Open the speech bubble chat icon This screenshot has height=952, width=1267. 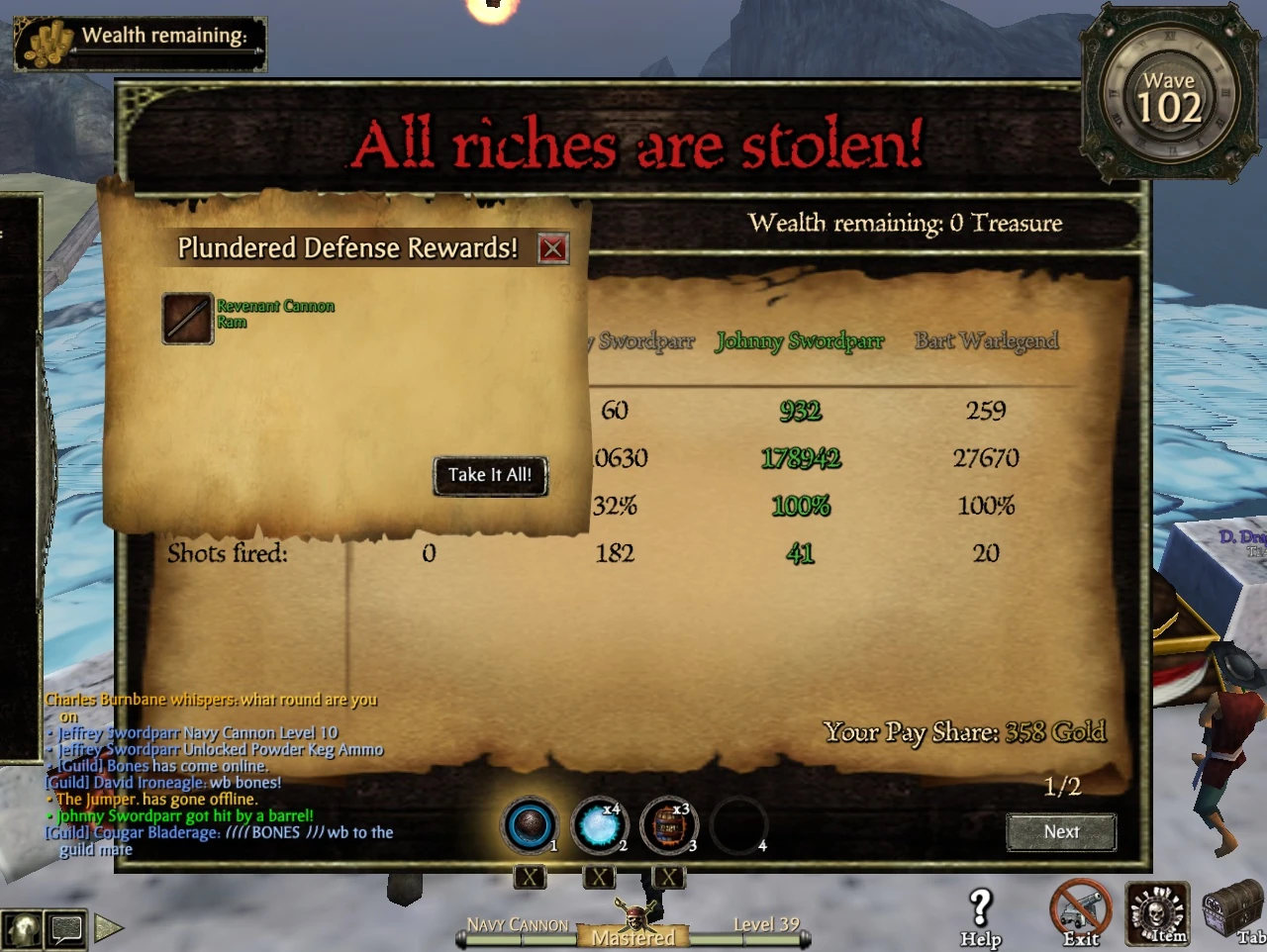click(66, 928)
